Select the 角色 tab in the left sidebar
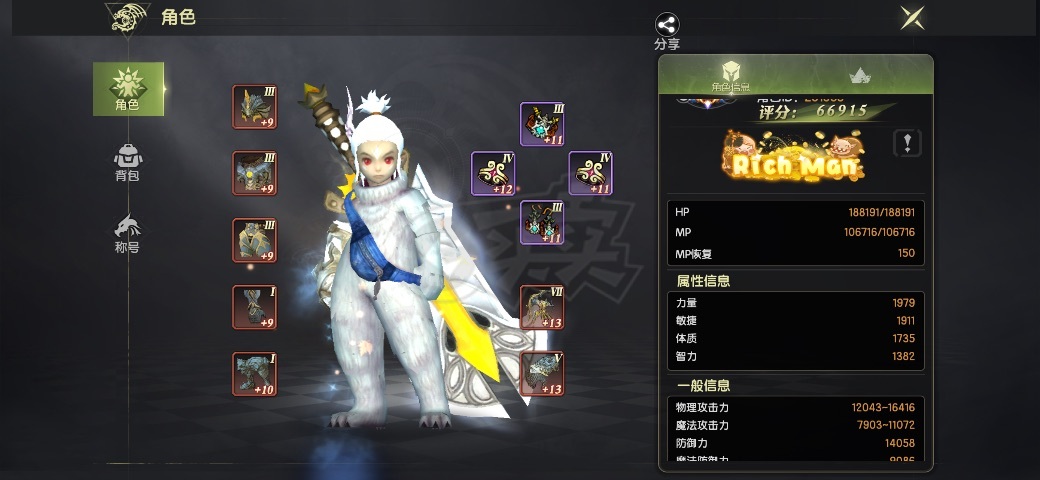This screenshot has height=480, width=1040. [128, 88]
